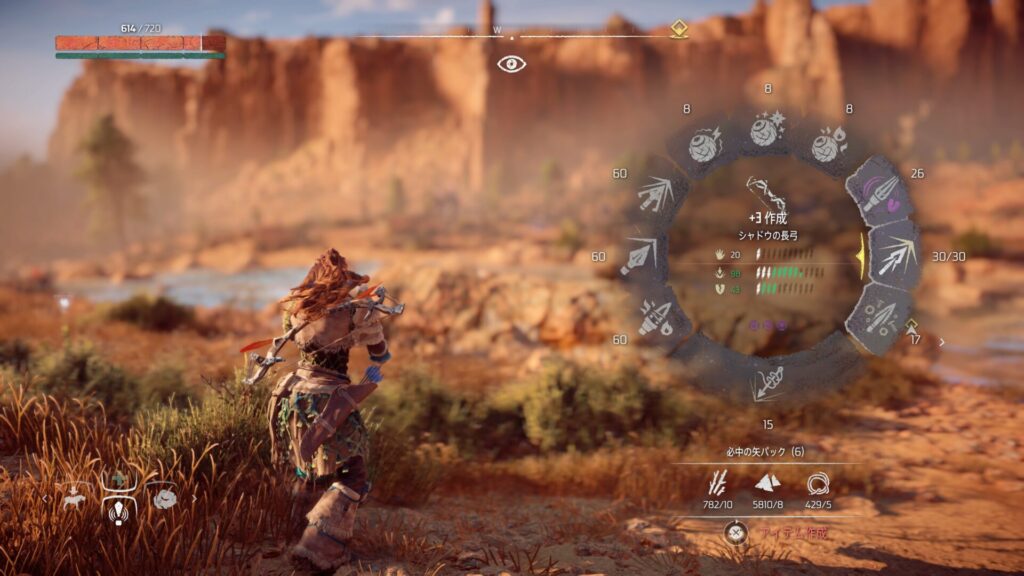Click the ridgewood sticks crafting resource

[x=718, y=484]
